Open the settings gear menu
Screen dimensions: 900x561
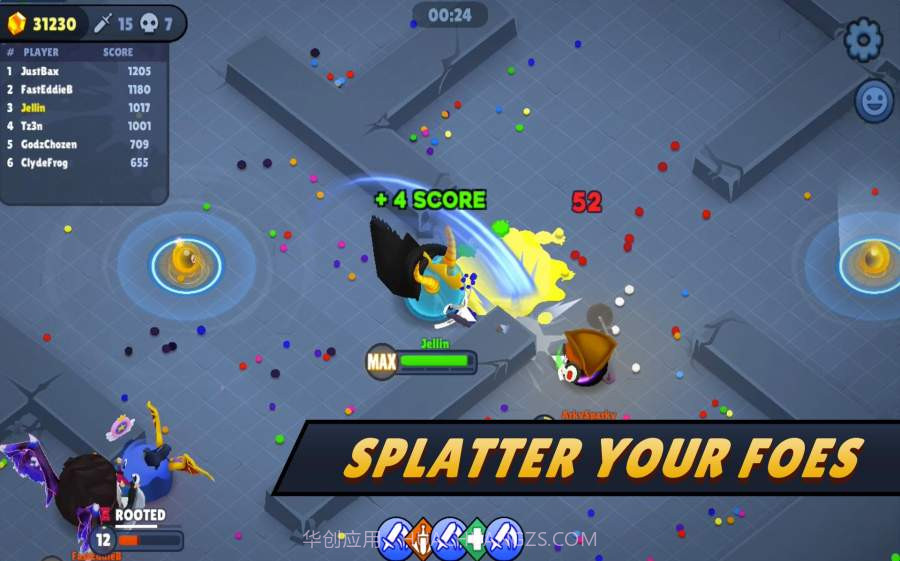(x=863, y=40)
